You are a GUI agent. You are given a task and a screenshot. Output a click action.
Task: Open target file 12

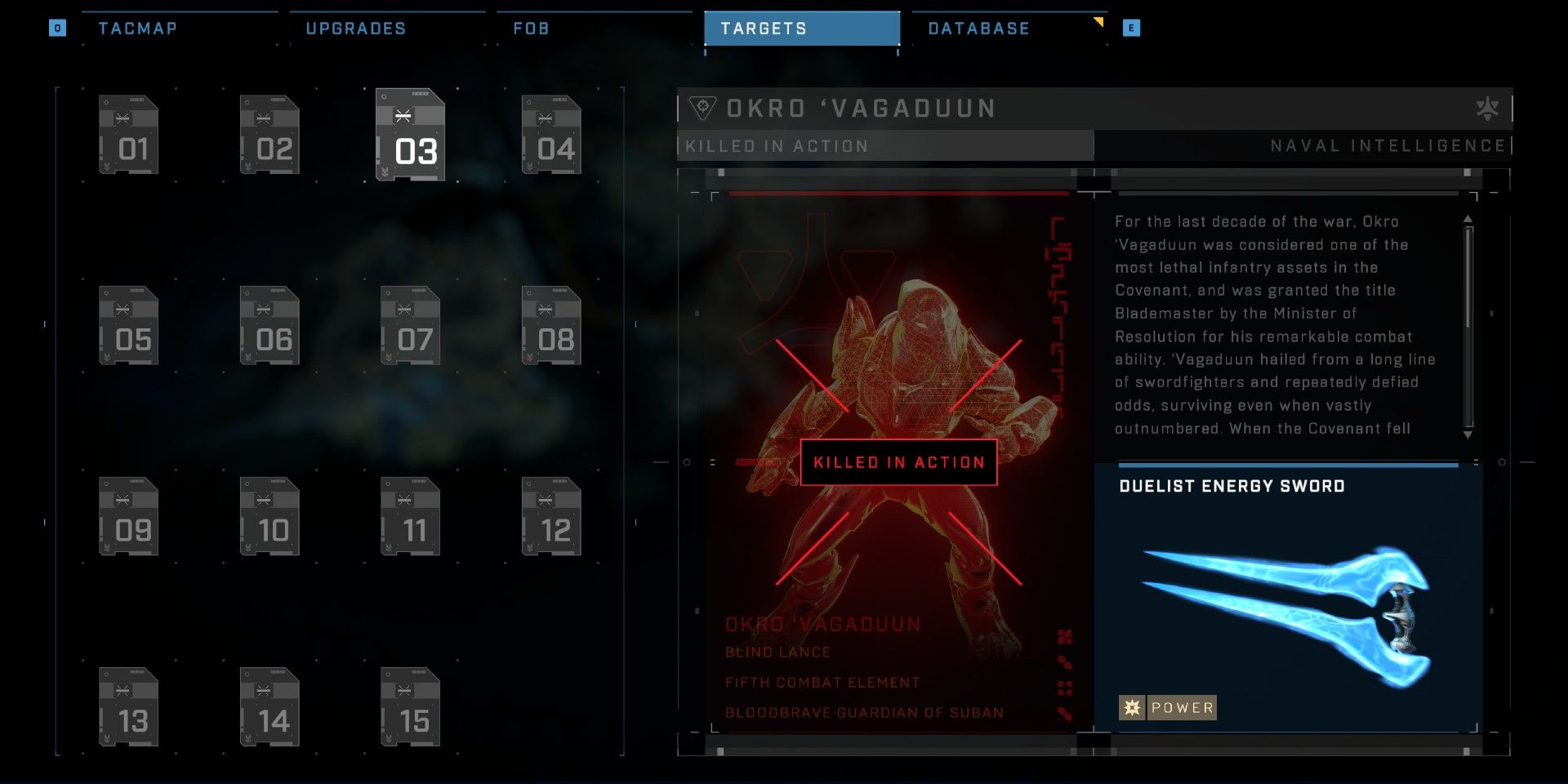[551, 516]
